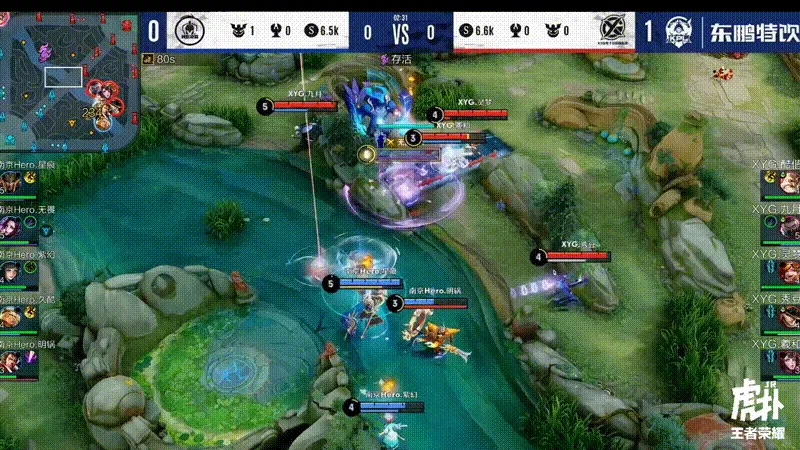Click the Hero team logo on scoreboard

(188, 31)
